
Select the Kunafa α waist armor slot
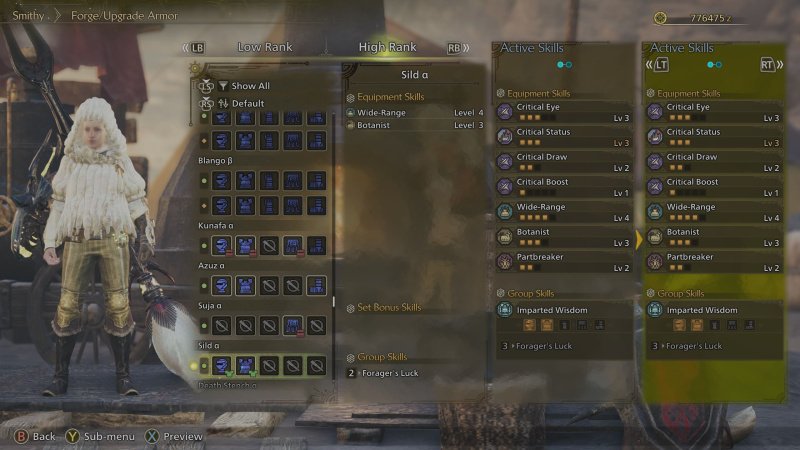click(292, 244)
